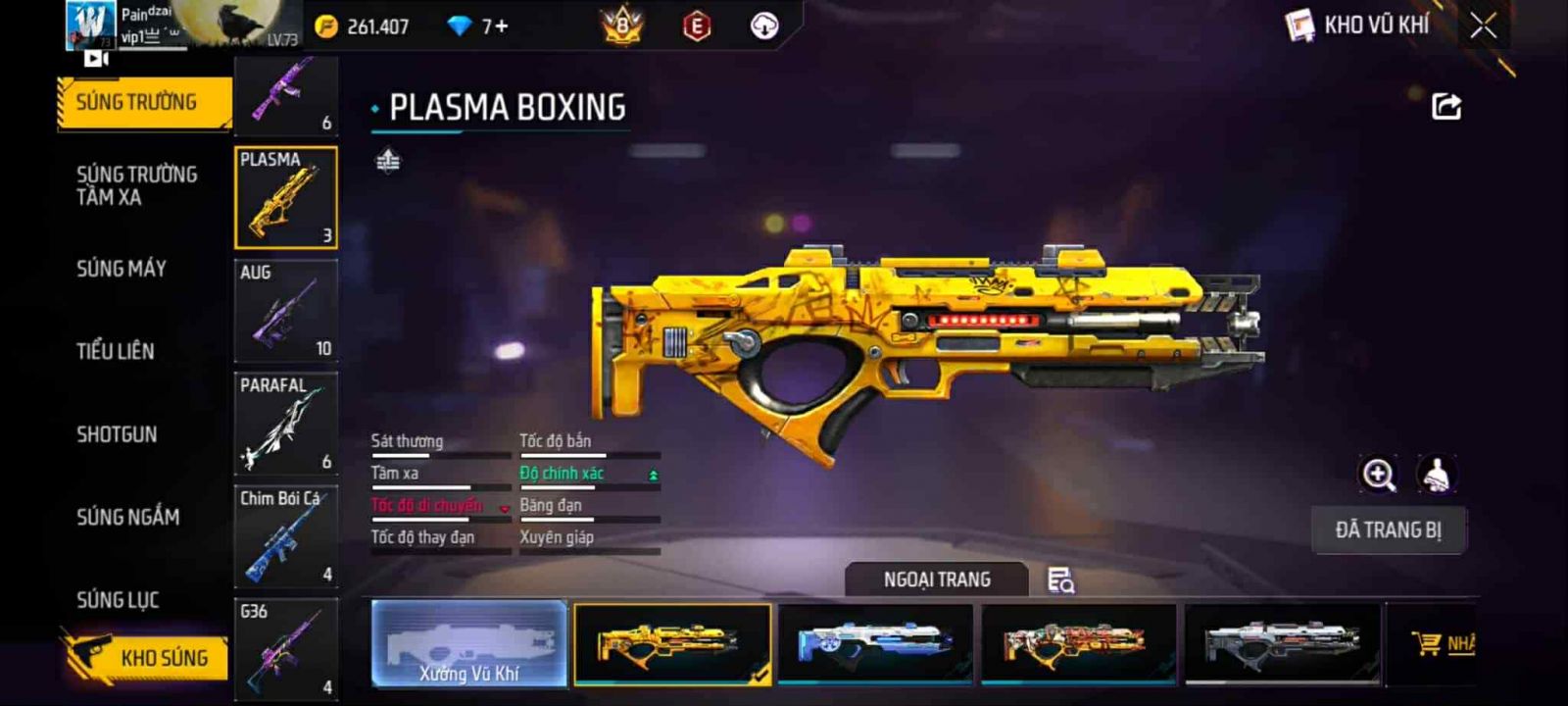Click the Đã Trang Bị button
The image size is (1568, 706).
[x=1388, y=530]
